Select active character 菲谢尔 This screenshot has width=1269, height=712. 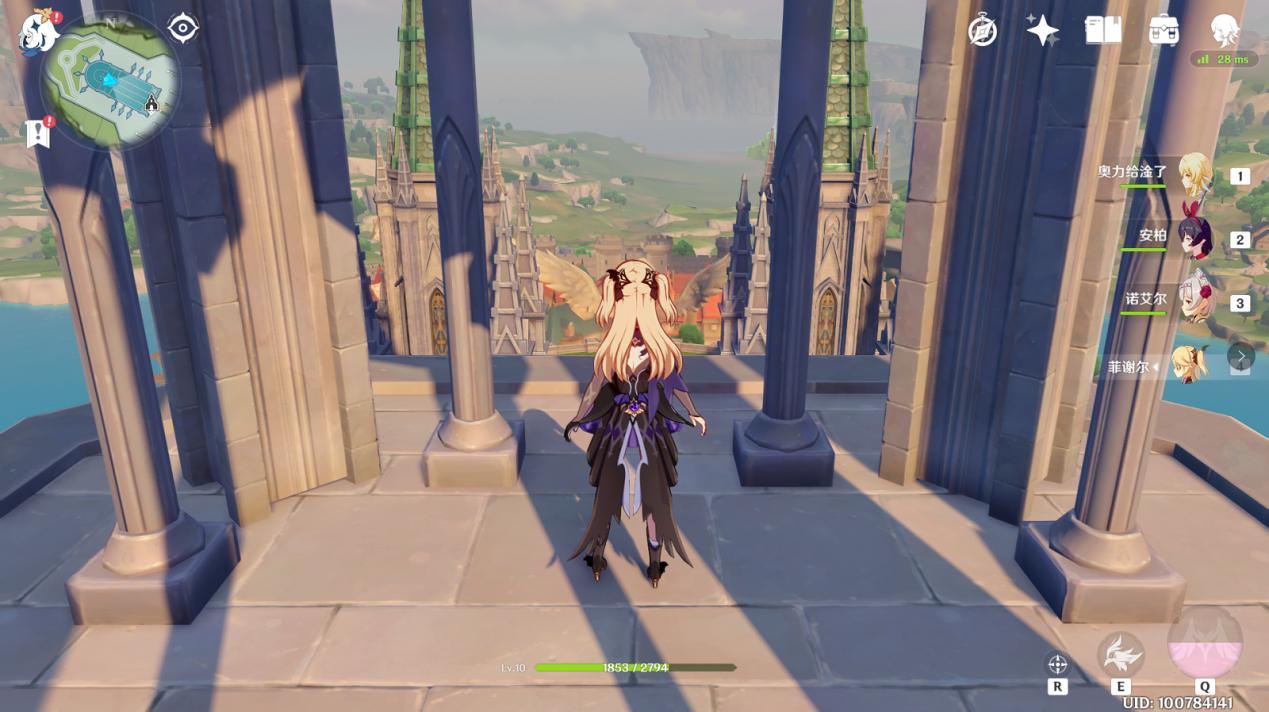1190,364
